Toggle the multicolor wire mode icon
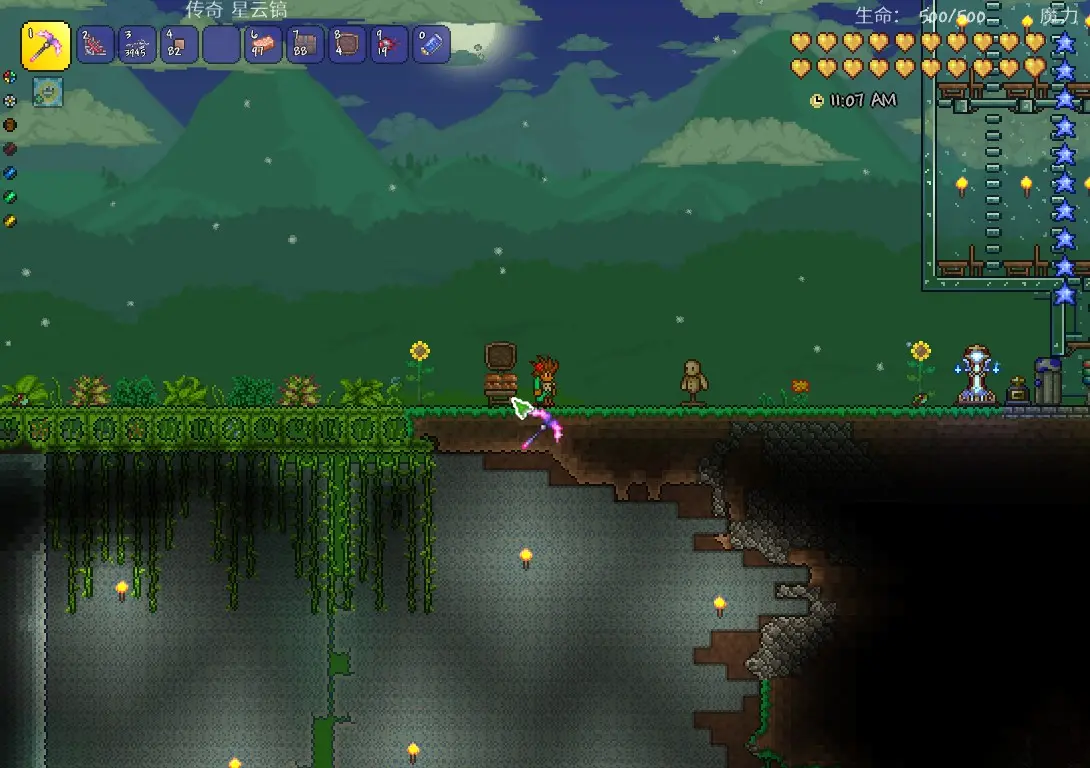The height and width of the screenshot is (768, 1090). pos(10,76)
